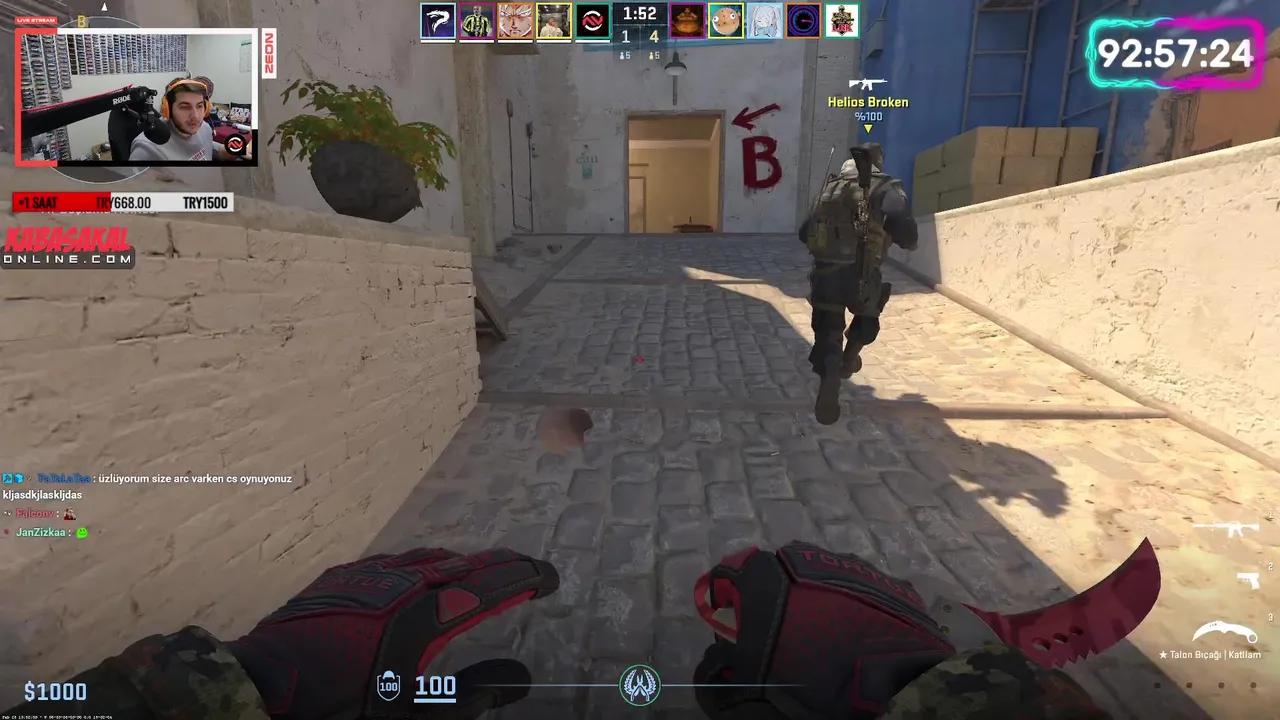
Task: Click the streamer's webcam overlay
Action: pos(138,97)
